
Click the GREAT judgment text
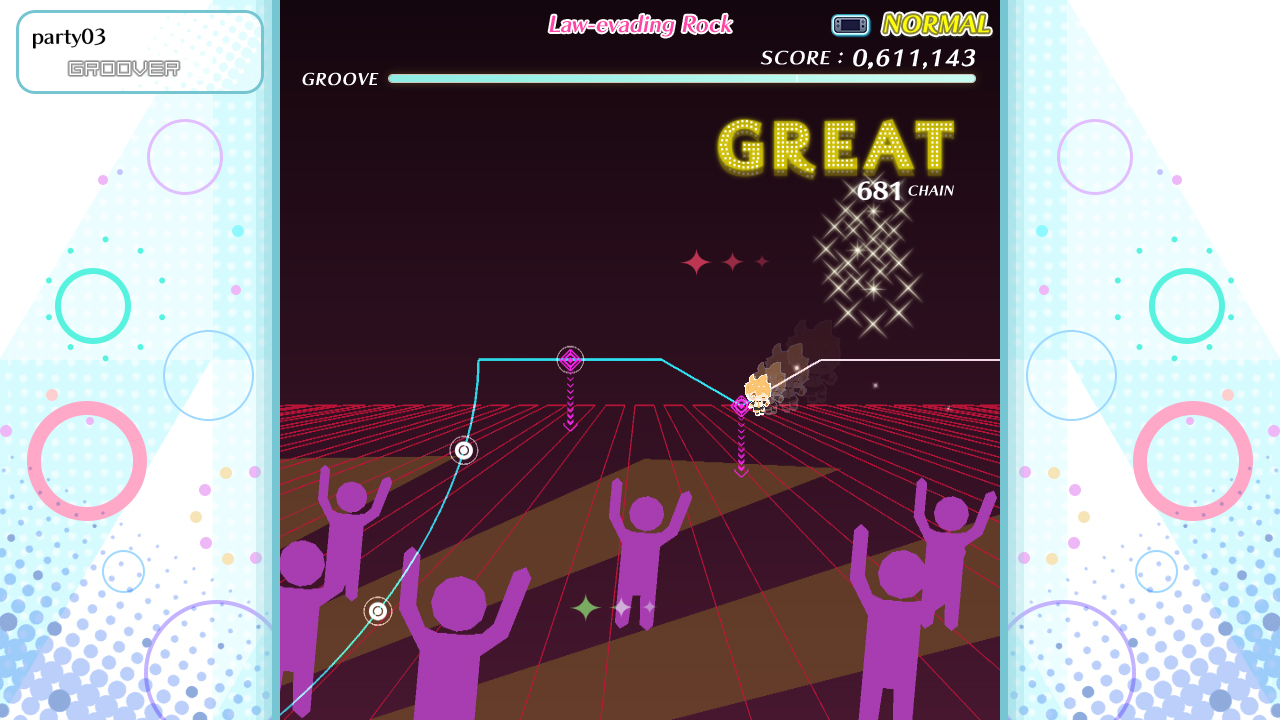(x=836, y=148)
